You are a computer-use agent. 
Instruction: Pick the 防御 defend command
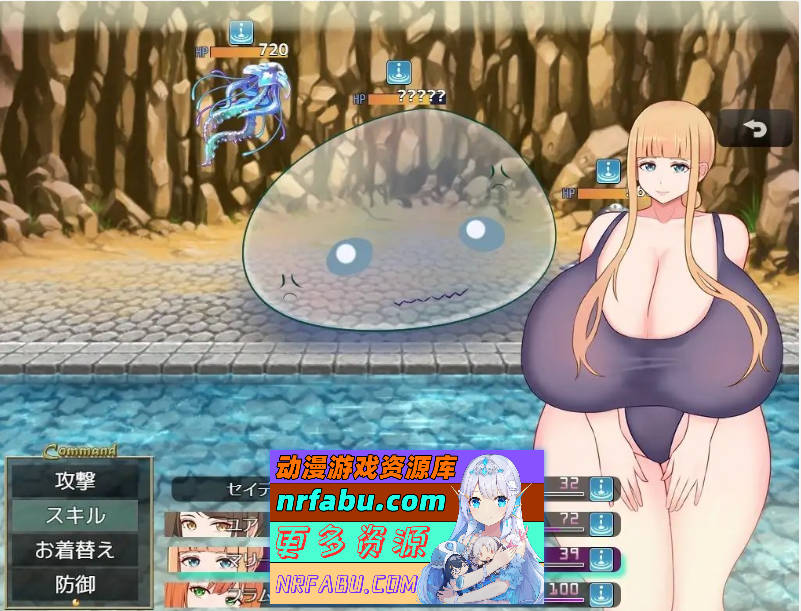tap(75, 584)
